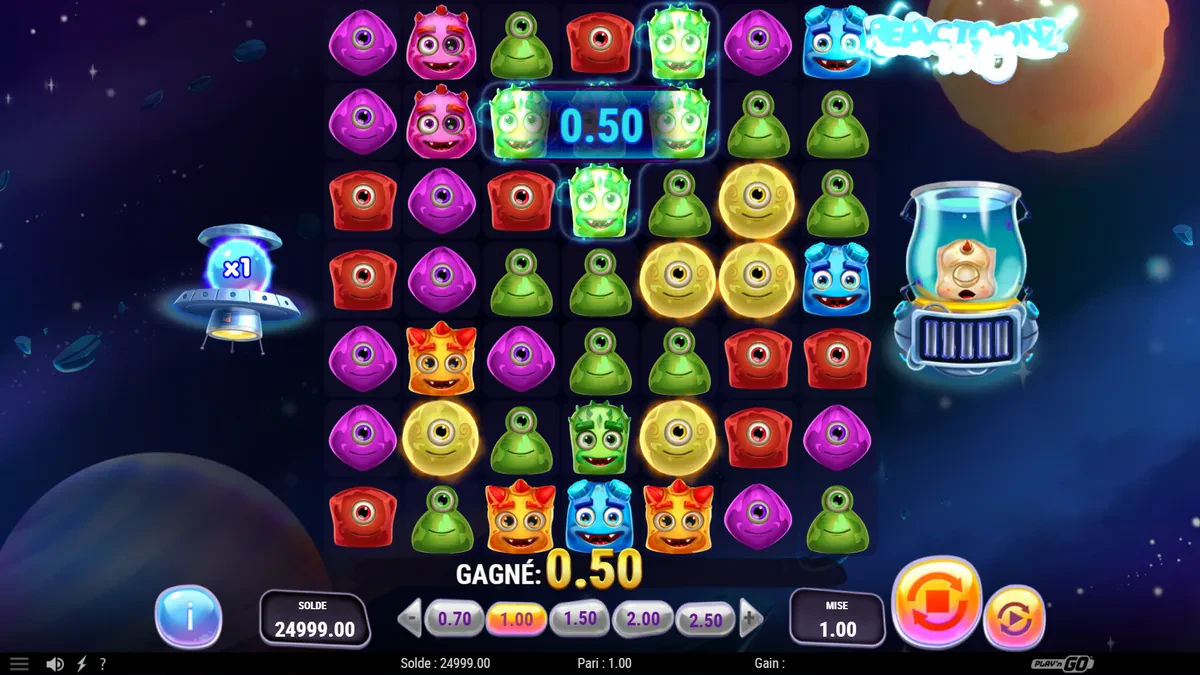Click the Play'n GO logo

(1062, 664)
